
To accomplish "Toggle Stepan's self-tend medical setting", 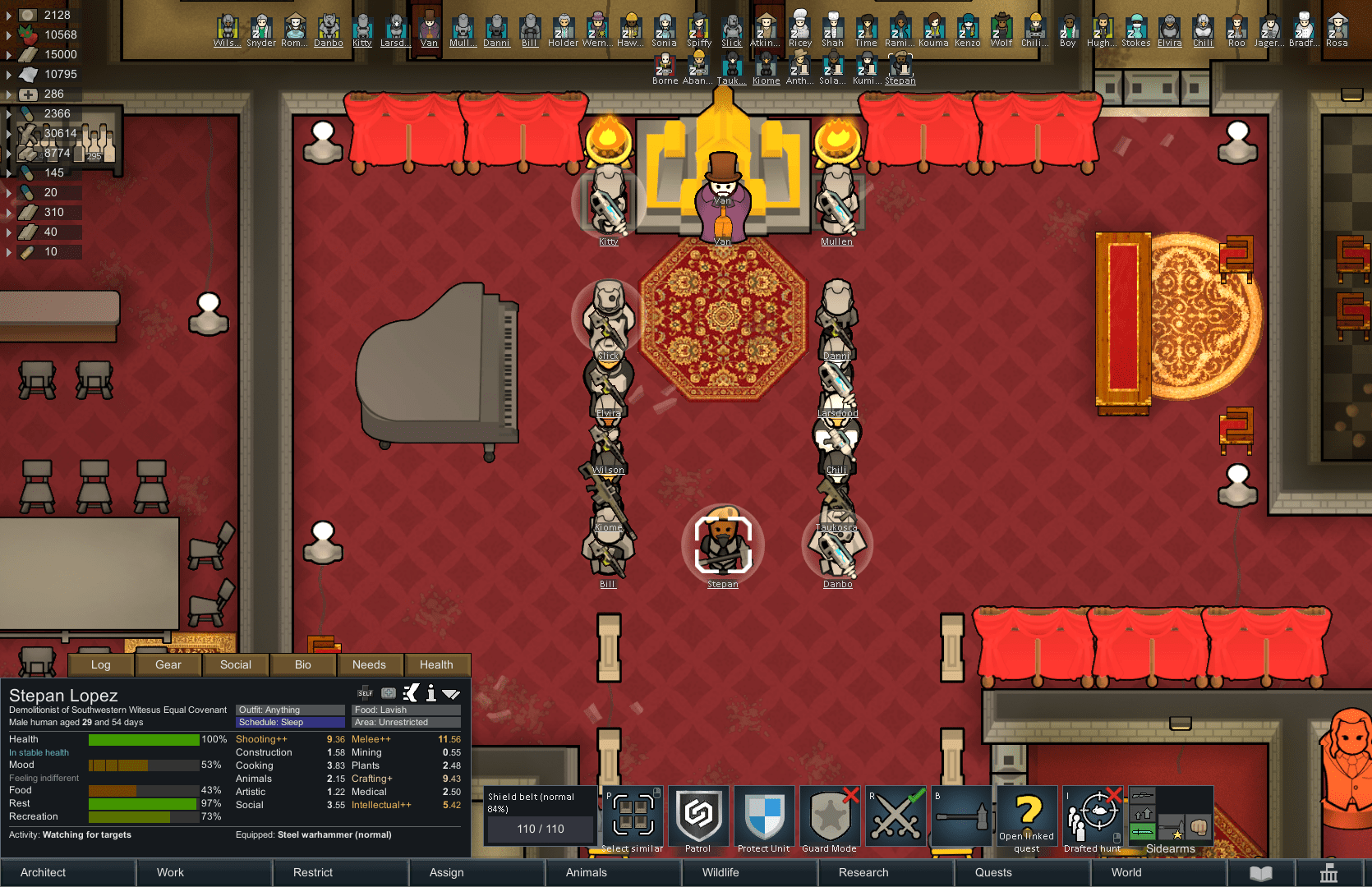I will point(364,692).
